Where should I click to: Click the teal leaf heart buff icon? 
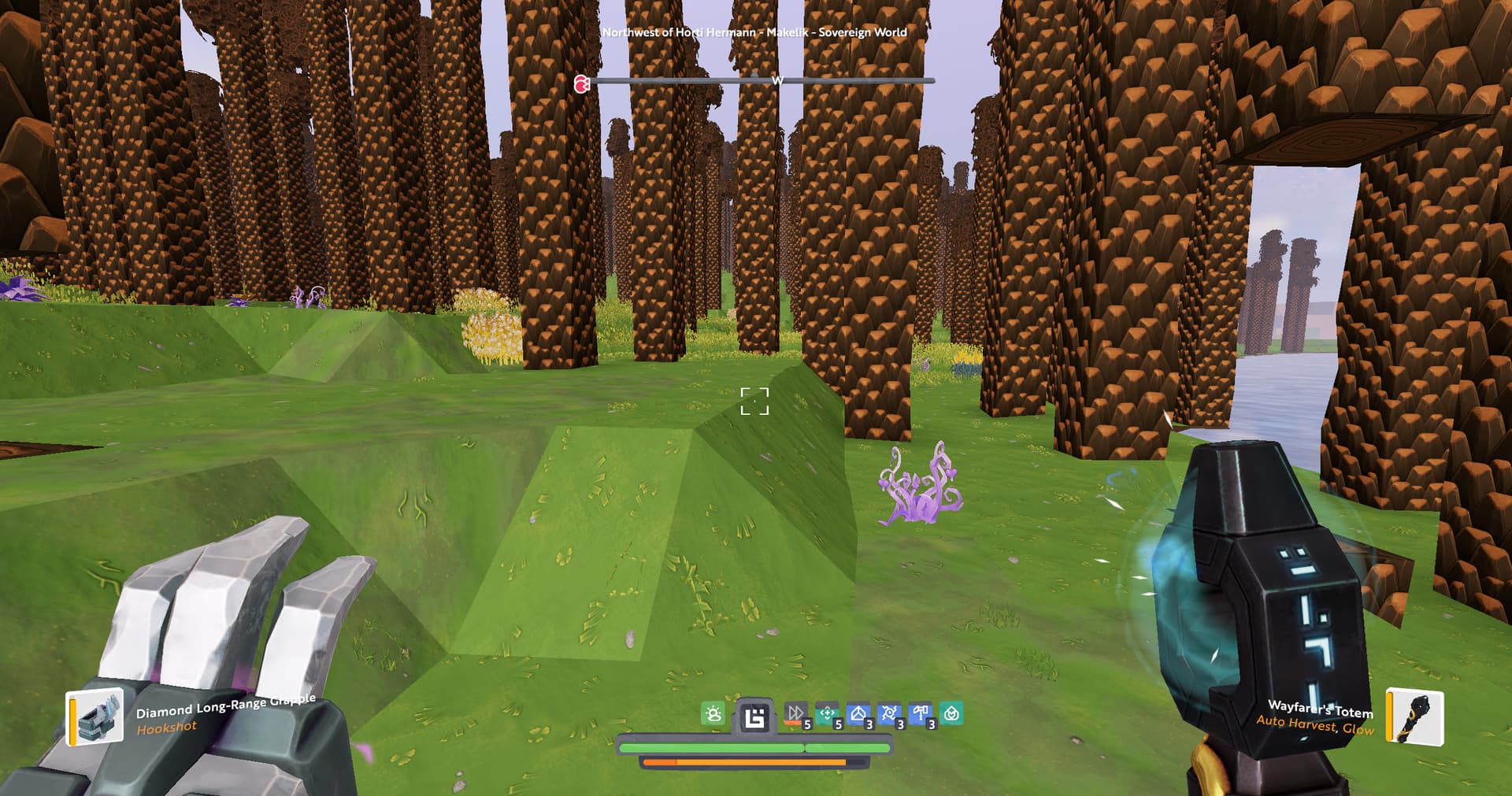coord(951,714)
